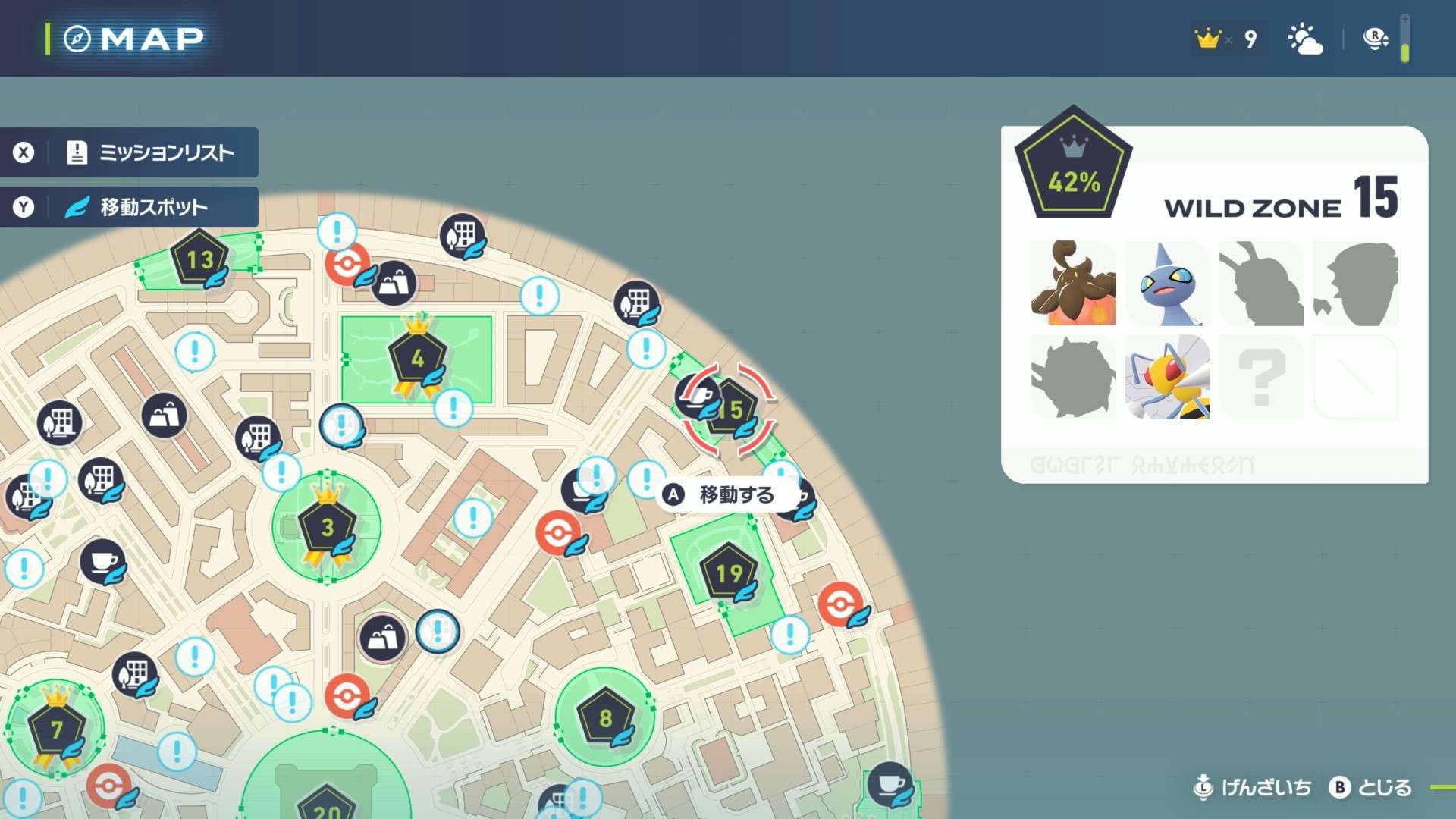Select the shopping bag marker near Zone 13
The width and height of the screenshot is (1456, 819).
(x=394, y=284)
